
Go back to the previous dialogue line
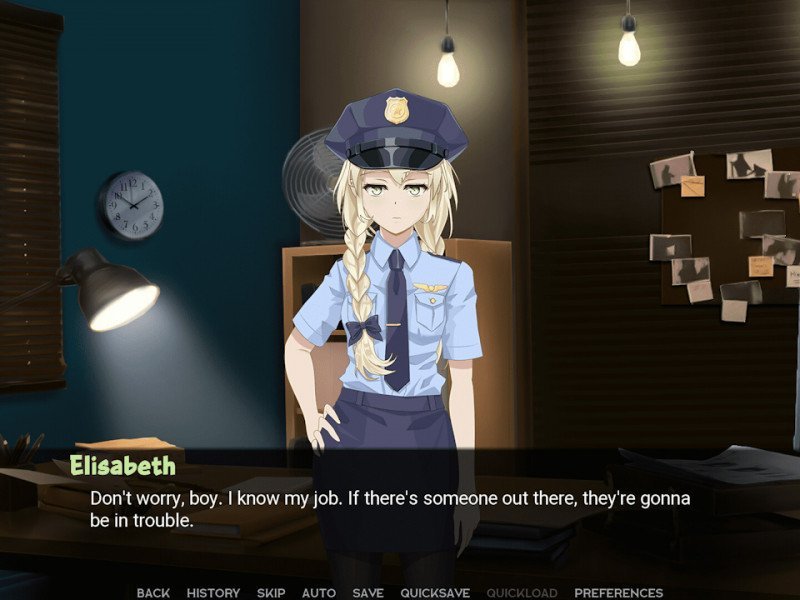[x=153, y=593]
